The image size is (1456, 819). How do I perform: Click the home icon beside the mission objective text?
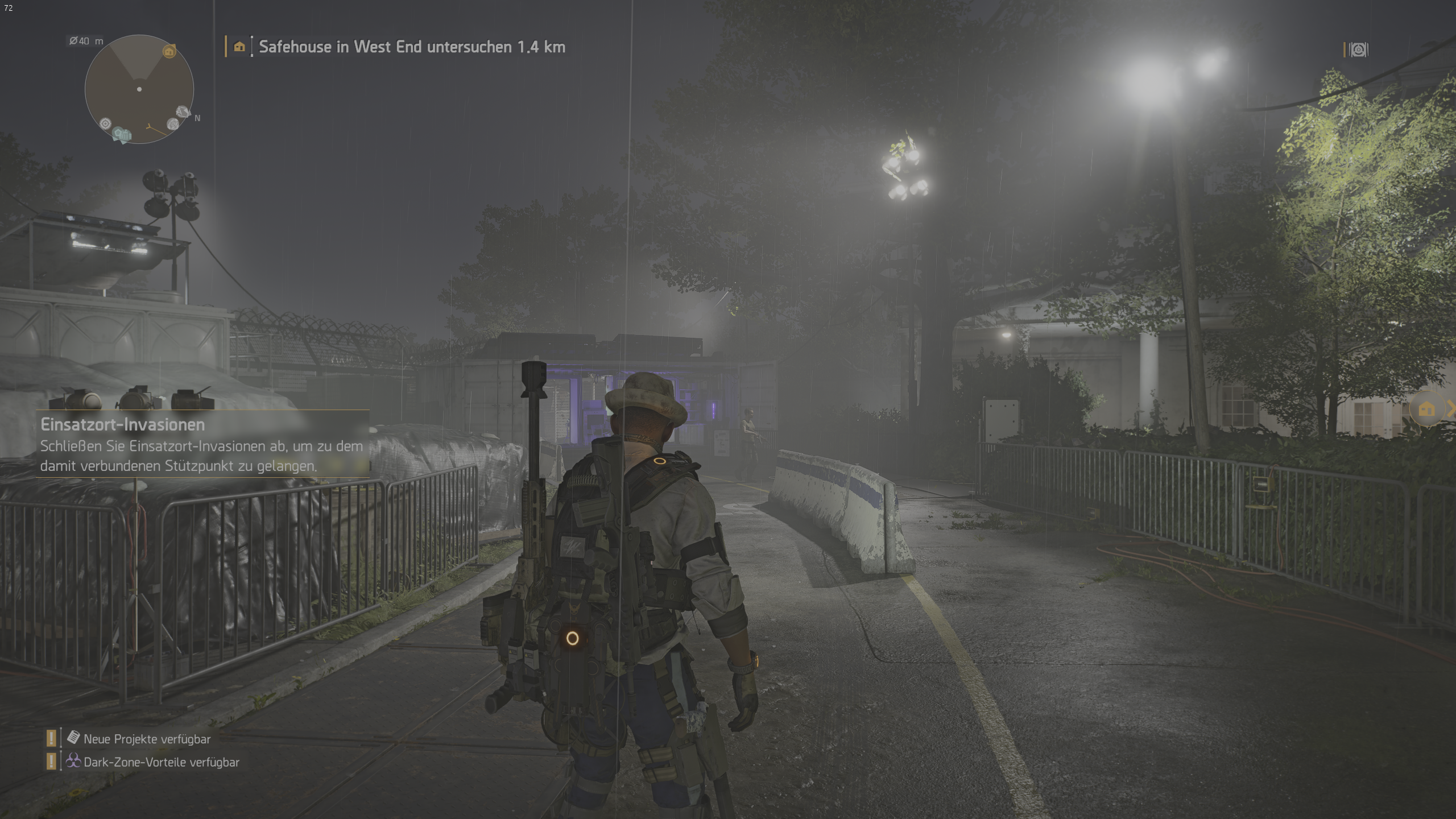[239, 47]
